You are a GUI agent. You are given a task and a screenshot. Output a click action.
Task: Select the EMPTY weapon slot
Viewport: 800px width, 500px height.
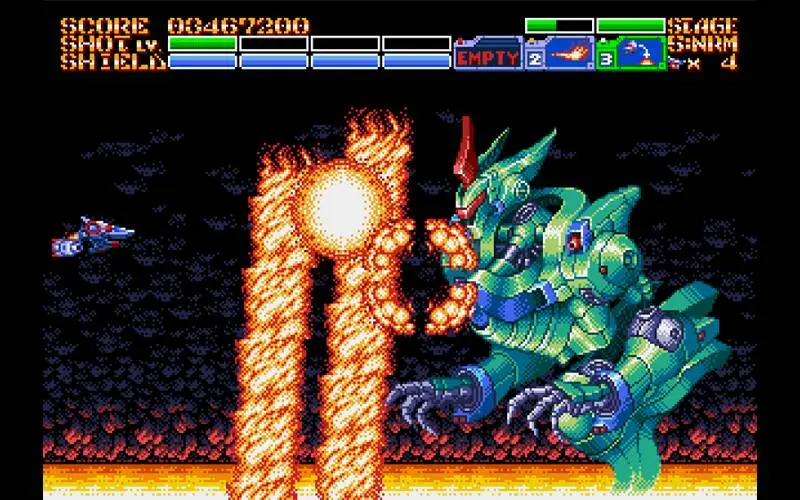click(x=489, y=57)
